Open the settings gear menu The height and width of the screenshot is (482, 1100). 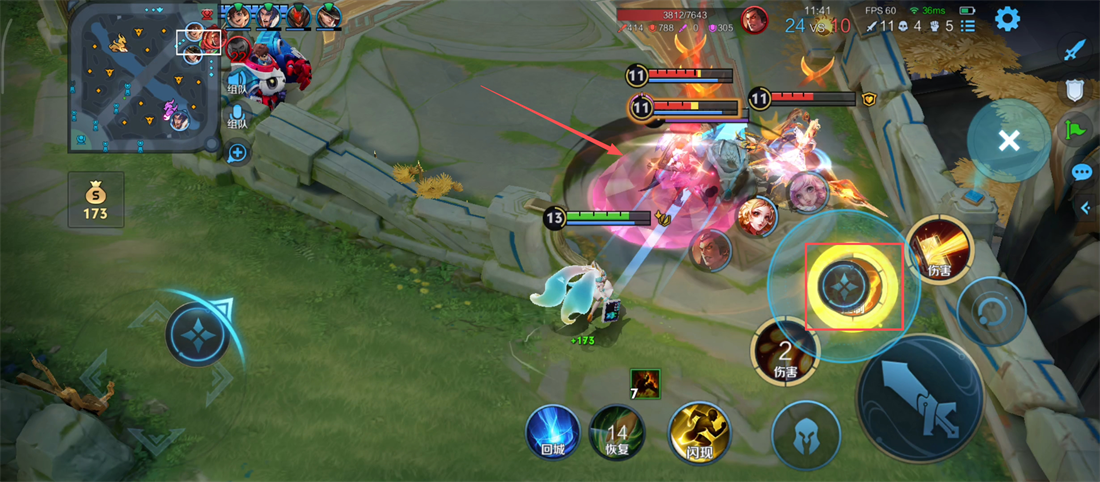(1007, 18)
